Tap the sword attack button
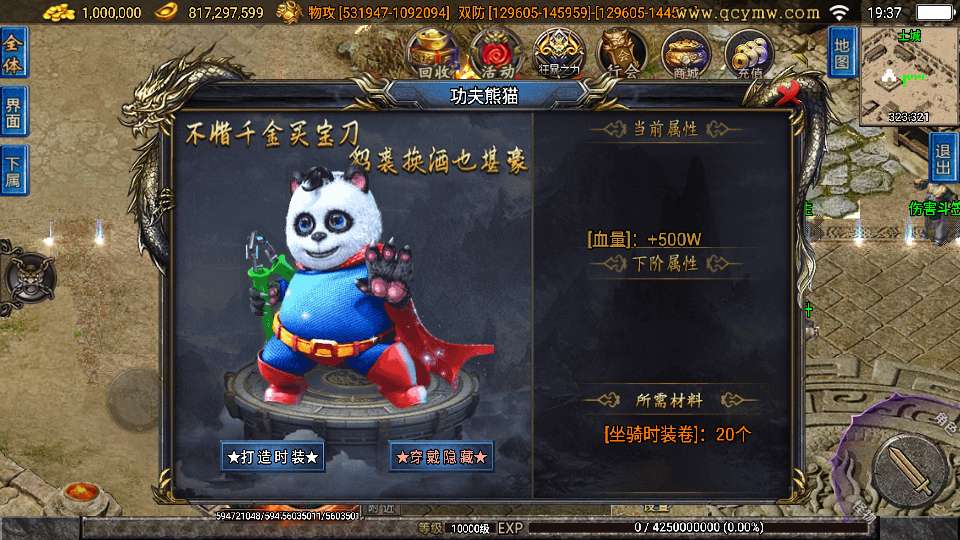 tap(908, 470)
